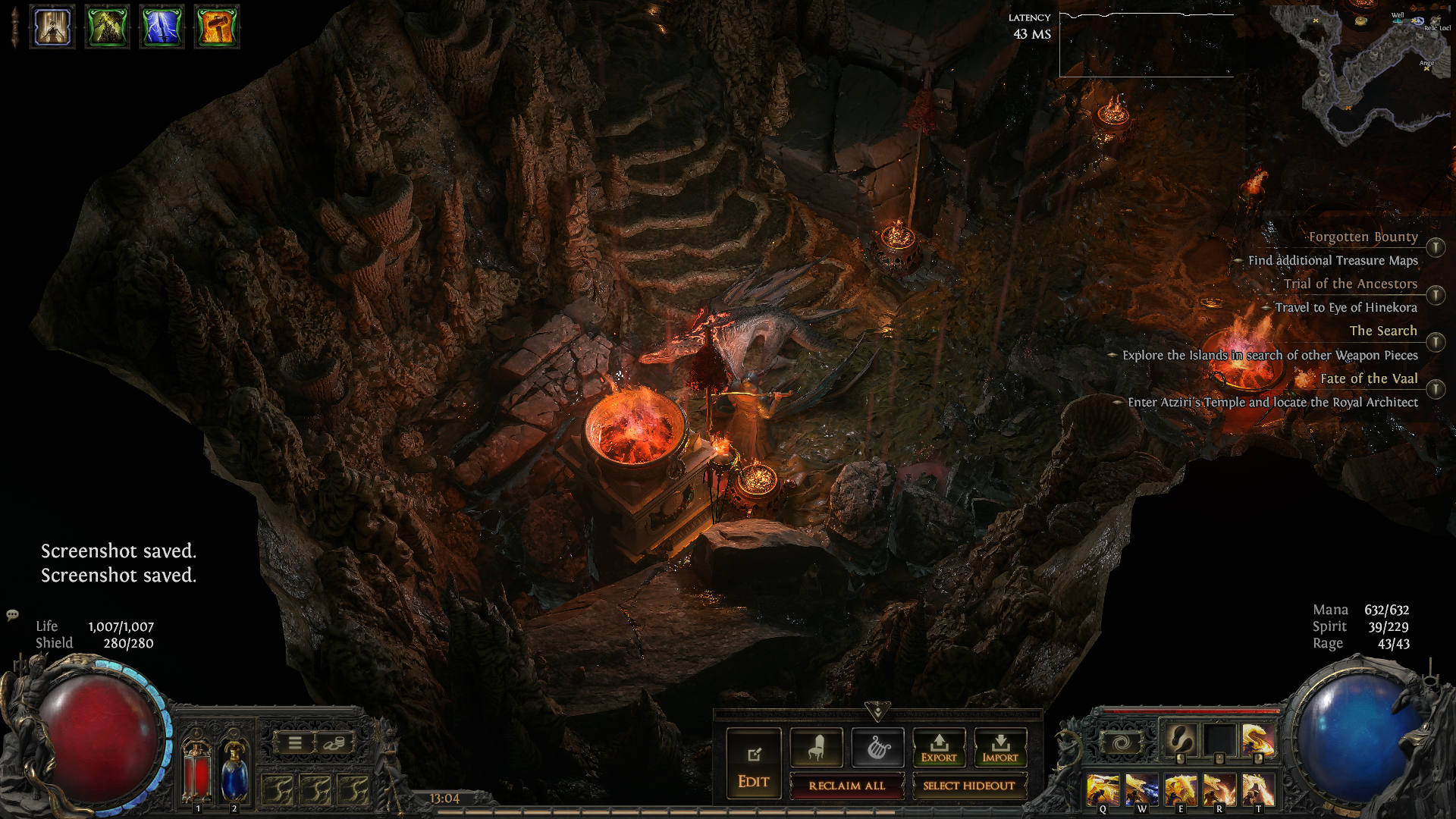Select the glowing figure buff icon
This screenshot has width=1456, height=819.
coord(52,27)
